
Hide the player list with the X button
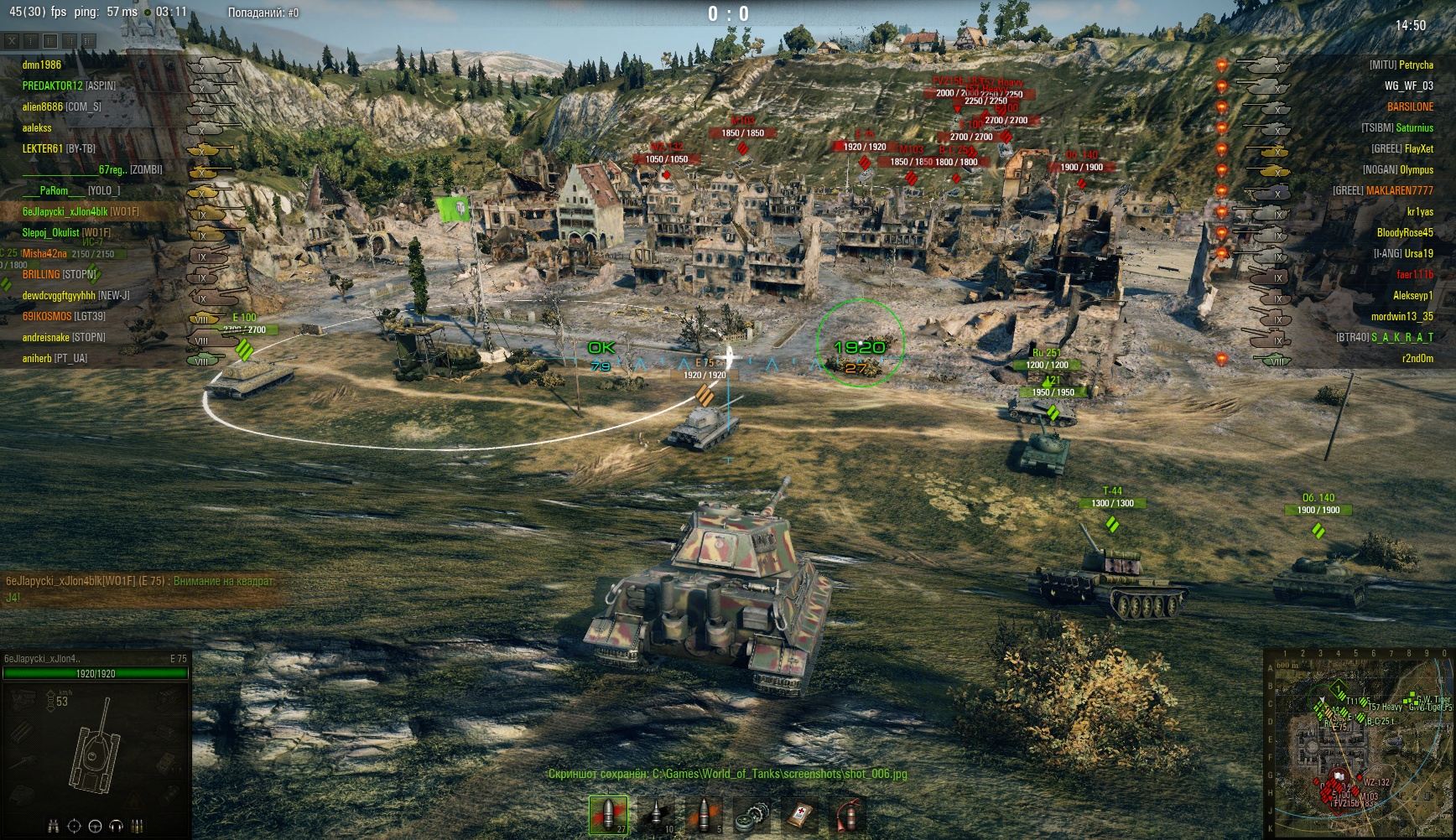click(x=11, y=40)
